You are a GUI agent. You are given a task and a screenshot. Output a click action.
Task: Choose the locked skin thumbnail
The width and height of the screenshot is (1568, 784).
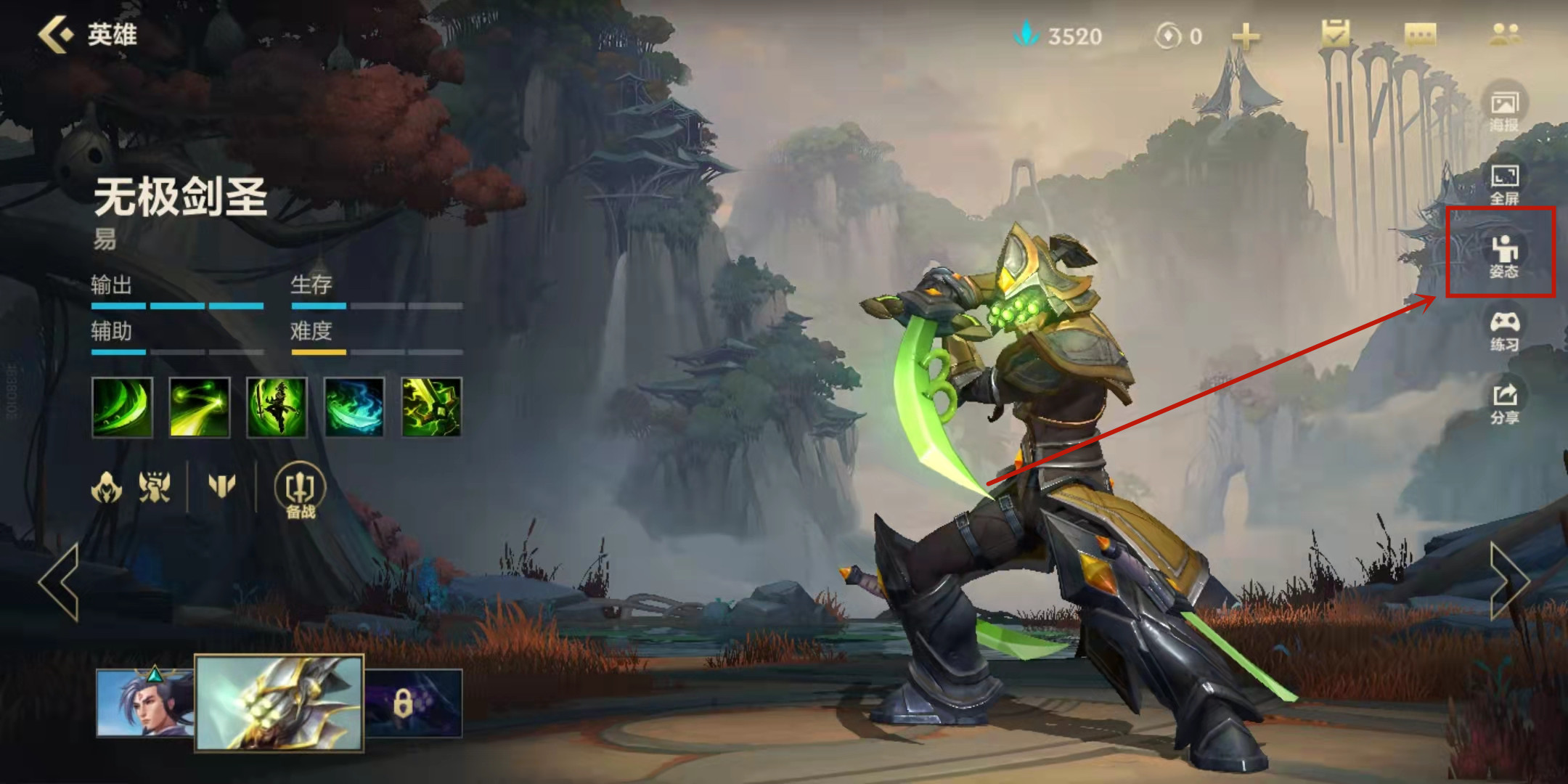pos(412,703)
